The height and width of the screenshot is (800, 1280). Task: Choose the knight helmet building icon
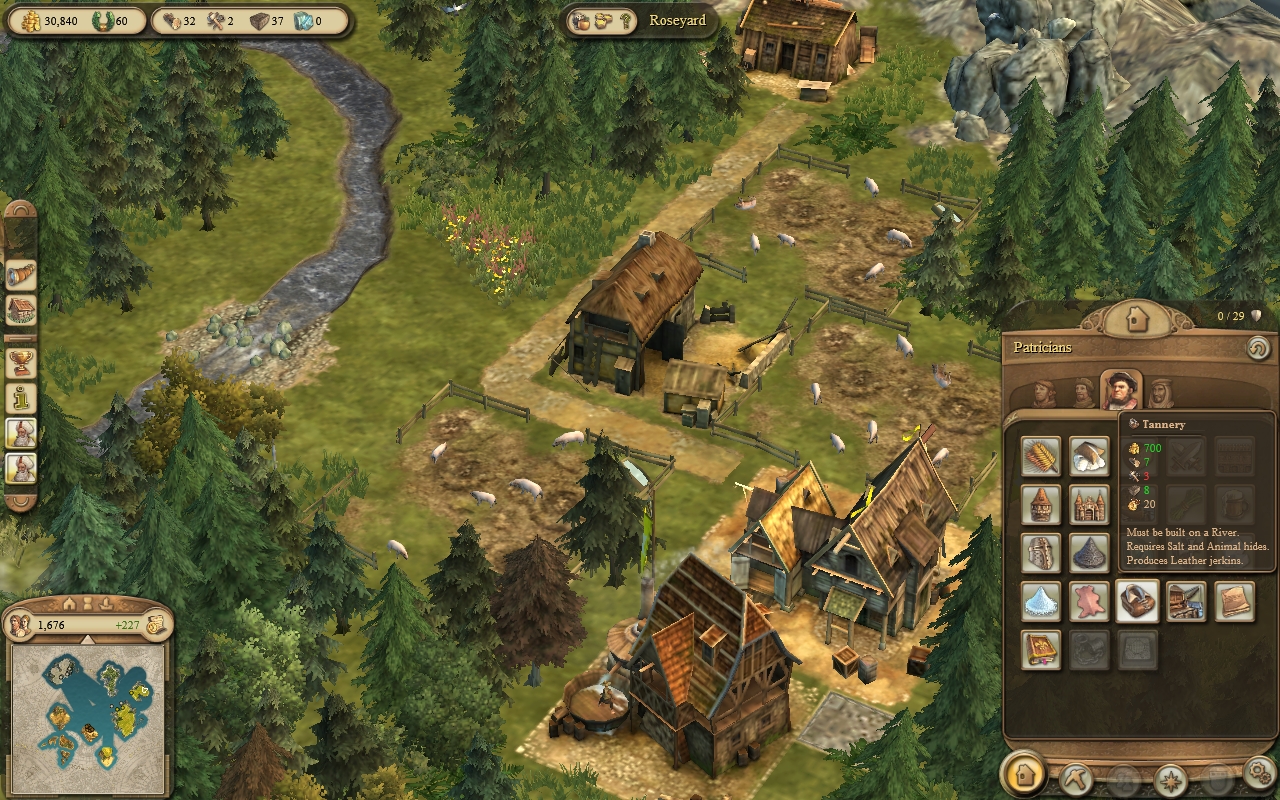tap(1041, 553)
